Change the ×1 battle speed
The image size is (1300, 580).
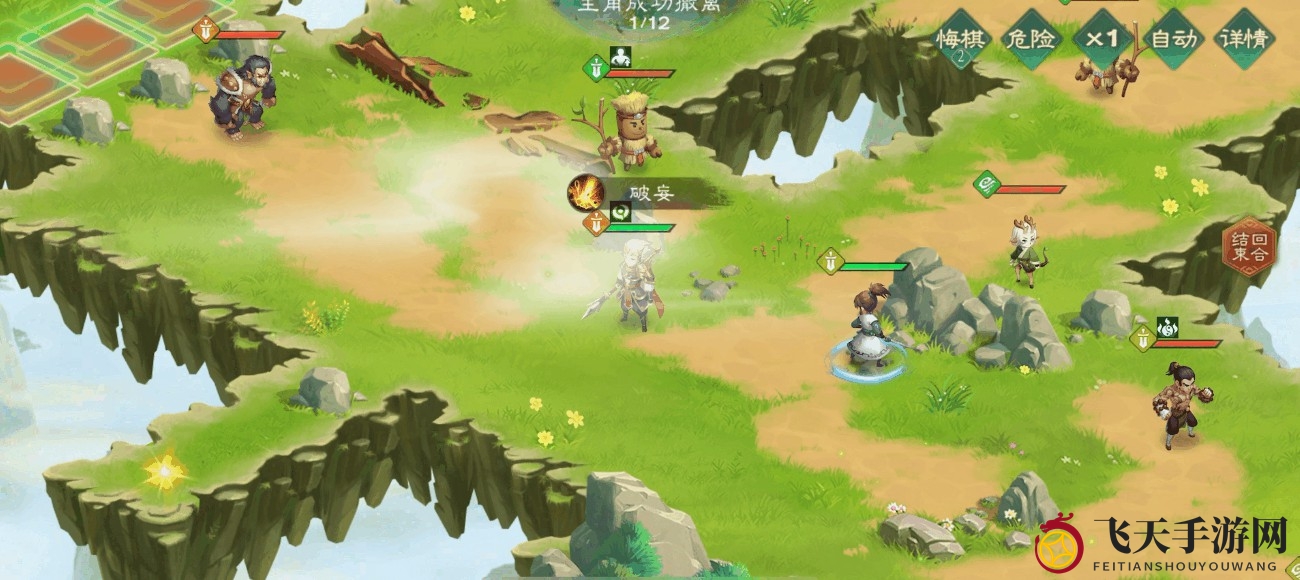point(1103,40)
